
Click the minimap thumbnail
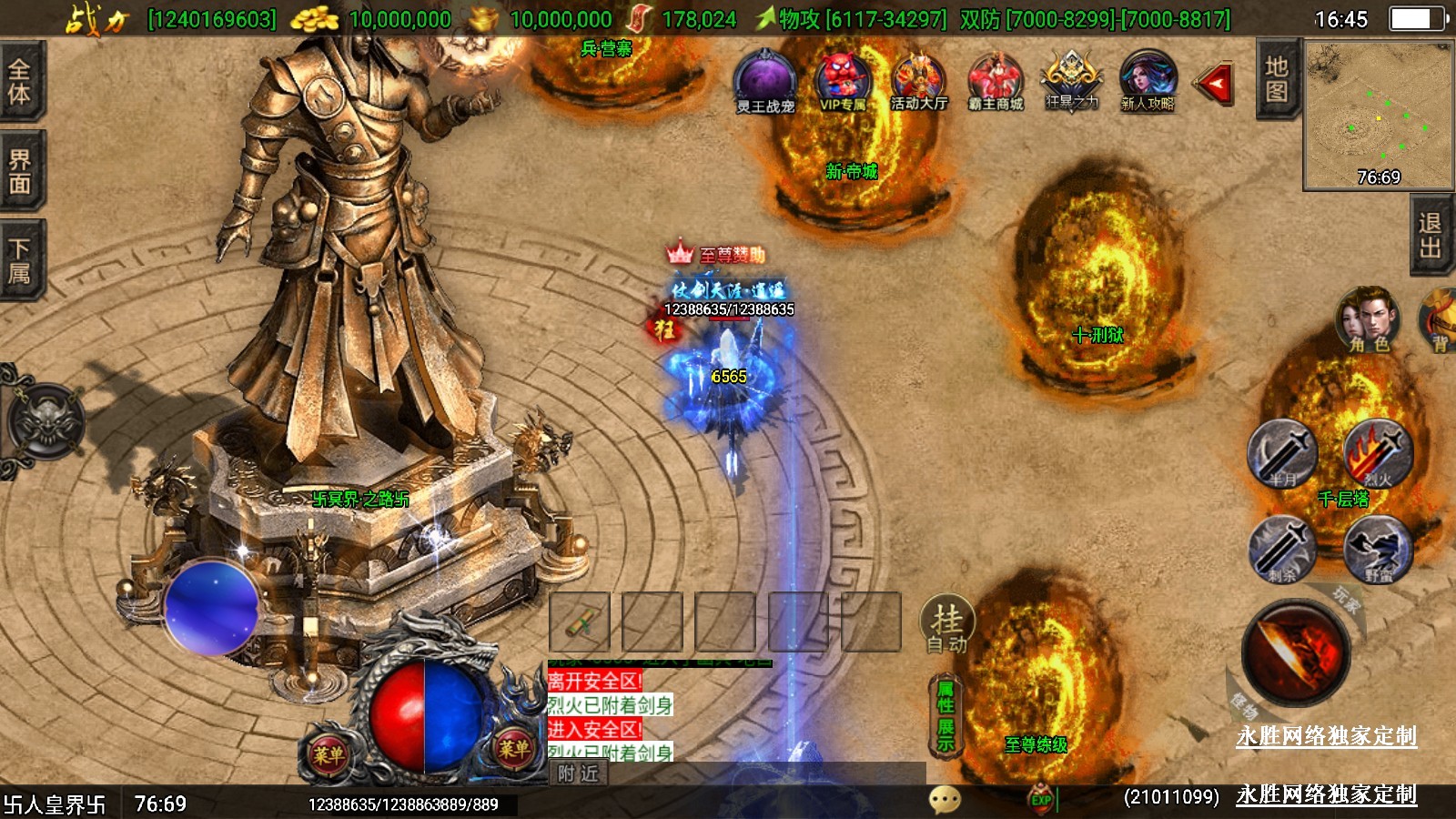[1378, 116]
